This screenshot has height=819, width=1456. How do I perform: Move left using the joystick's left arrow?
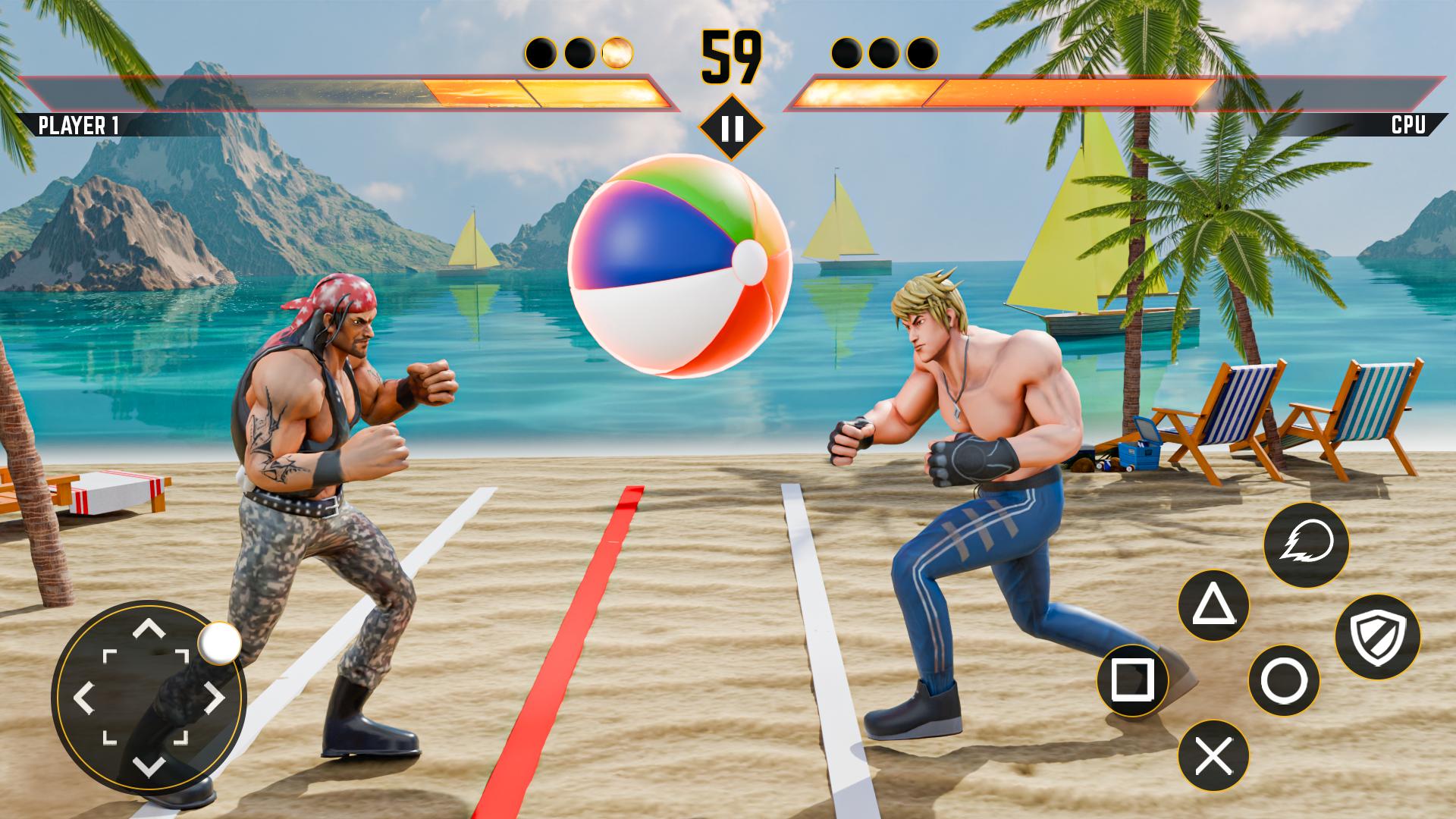(x=83, y=698)
